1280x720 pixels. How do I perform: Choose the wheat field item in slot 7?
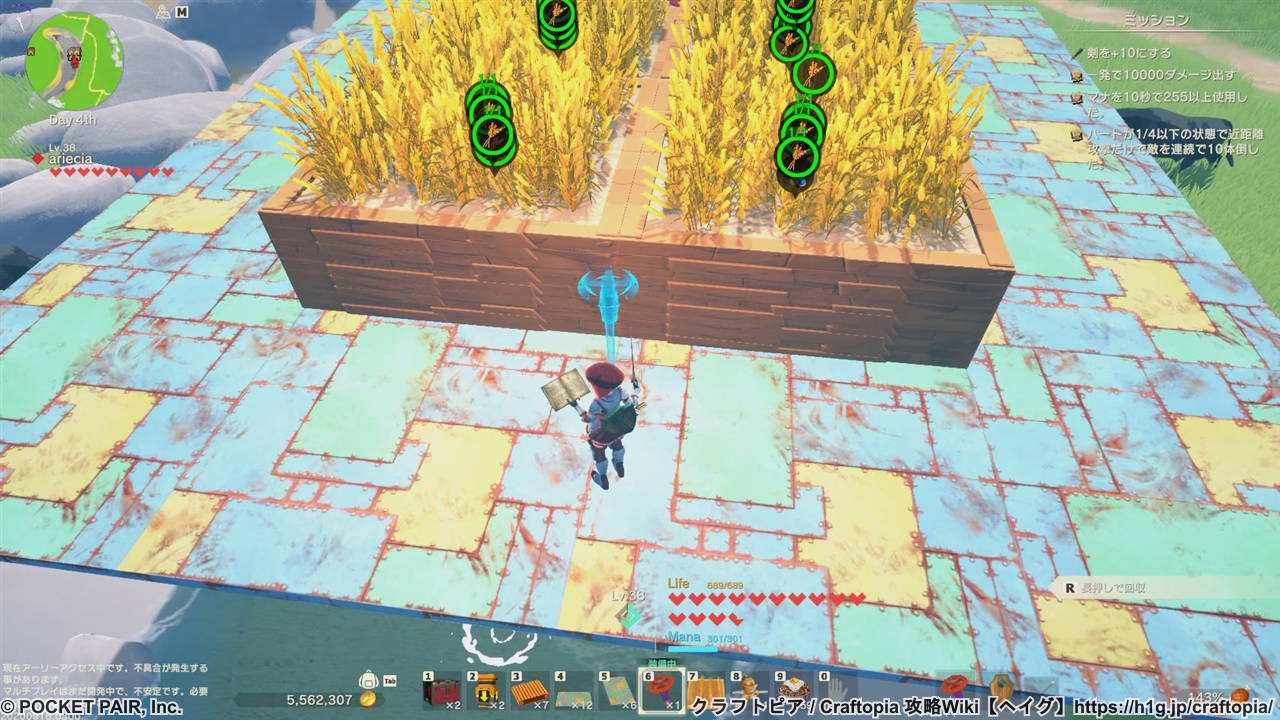(708, 691)
